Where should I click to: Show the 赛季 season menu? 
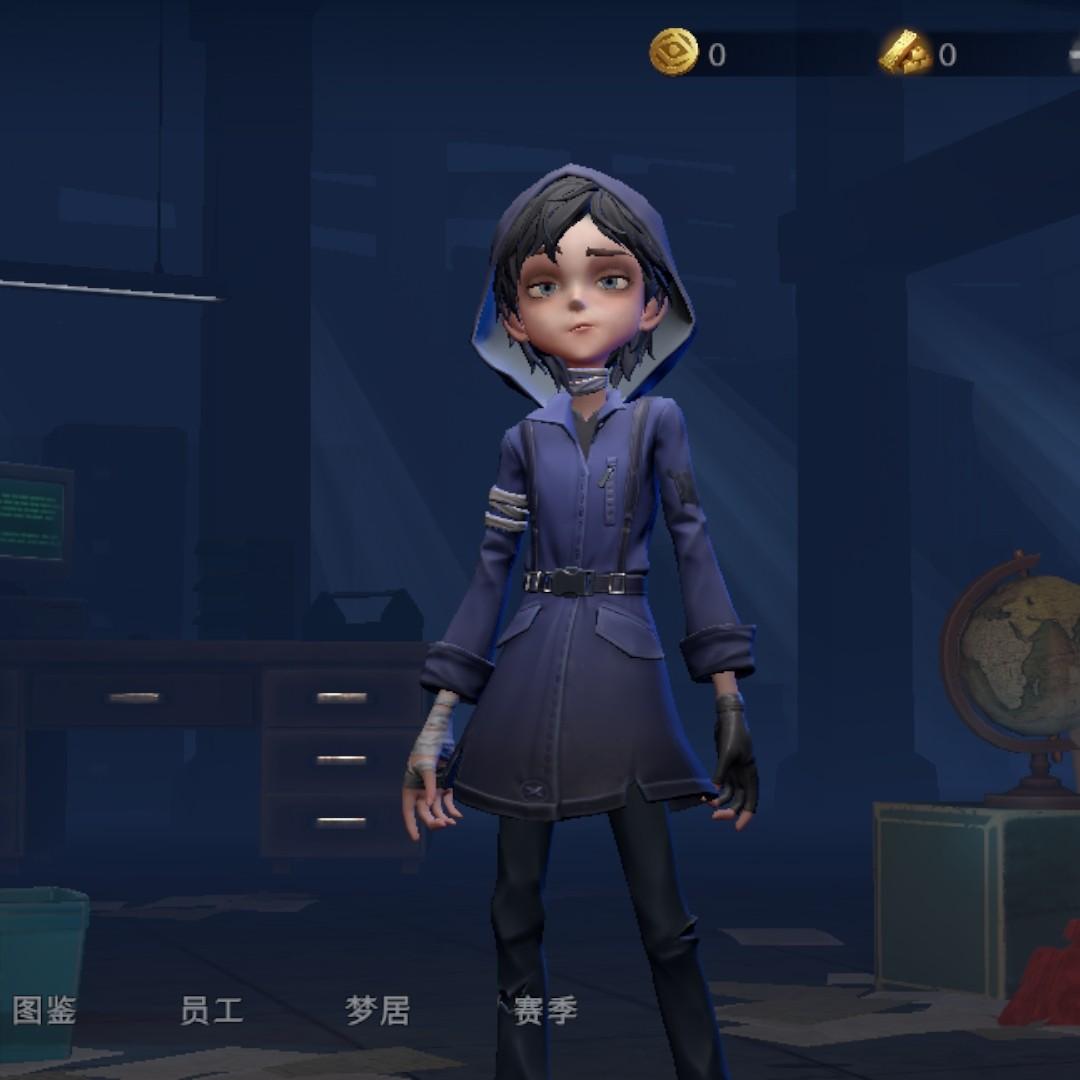click(545, 1011)
